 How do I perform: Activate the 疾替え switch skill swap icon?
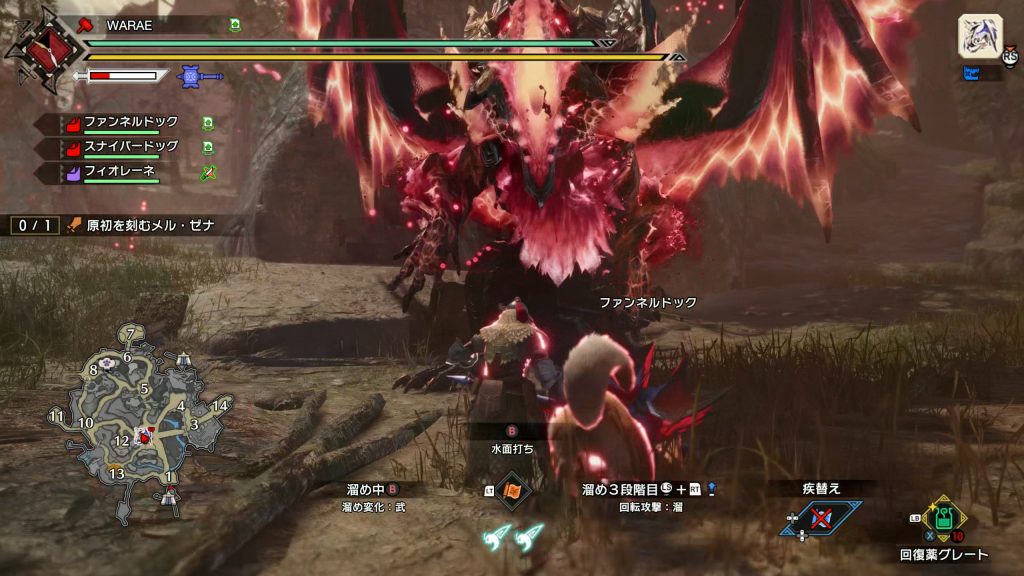click(822, 518)
